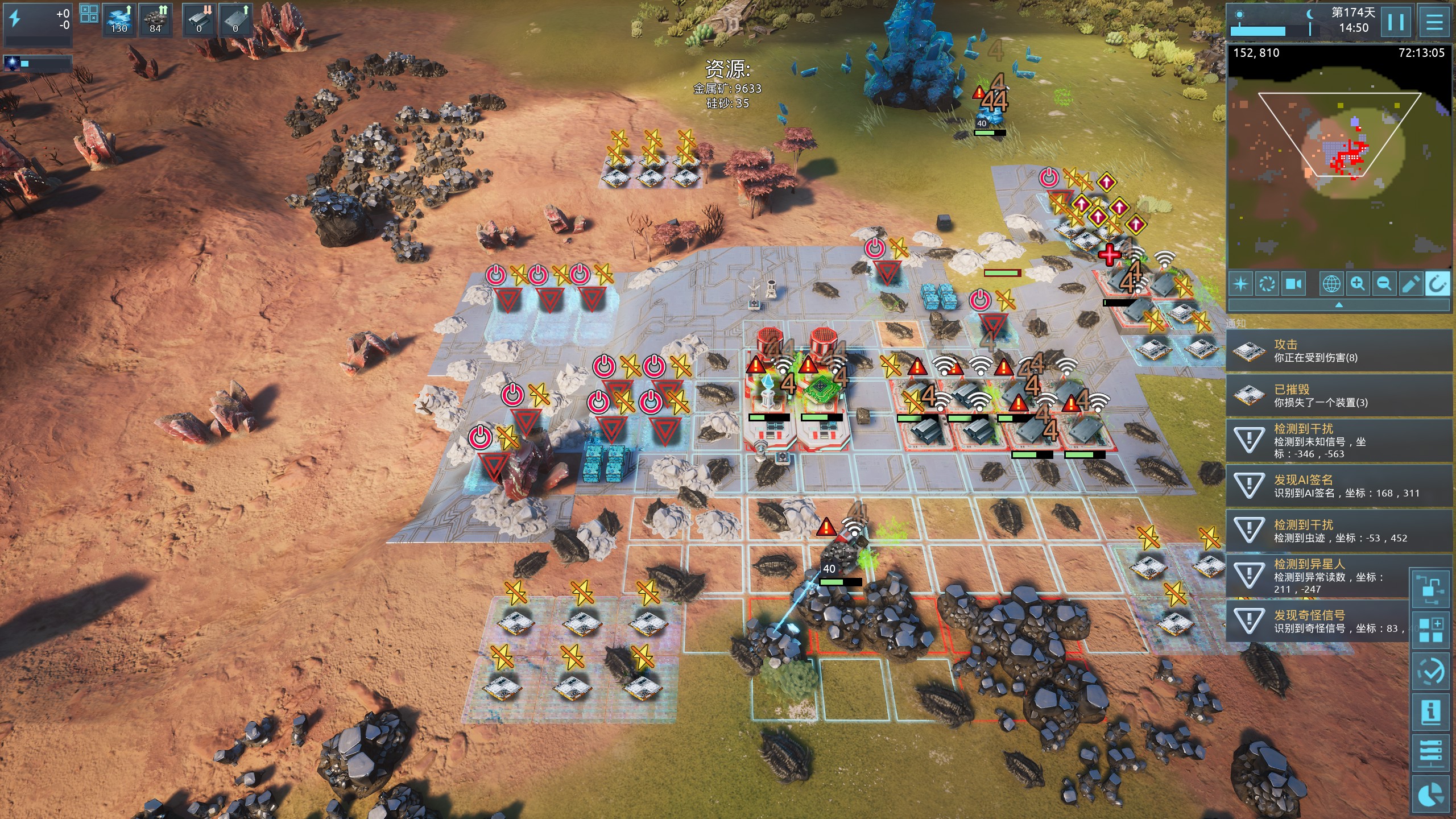
Task: Open the build menu grid-plus icon
Action: [1430, 630]
